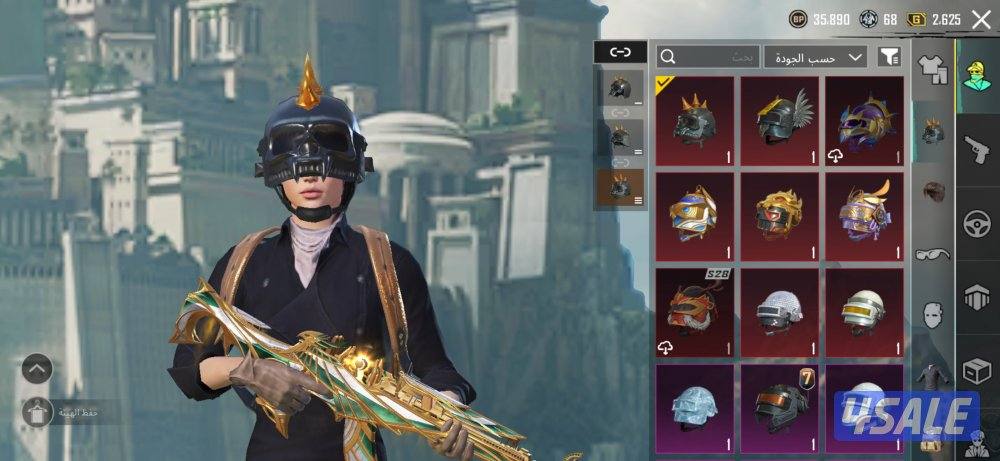Select the purple and gold spiked helmet

pyautogui.click(x=864, y=121)
